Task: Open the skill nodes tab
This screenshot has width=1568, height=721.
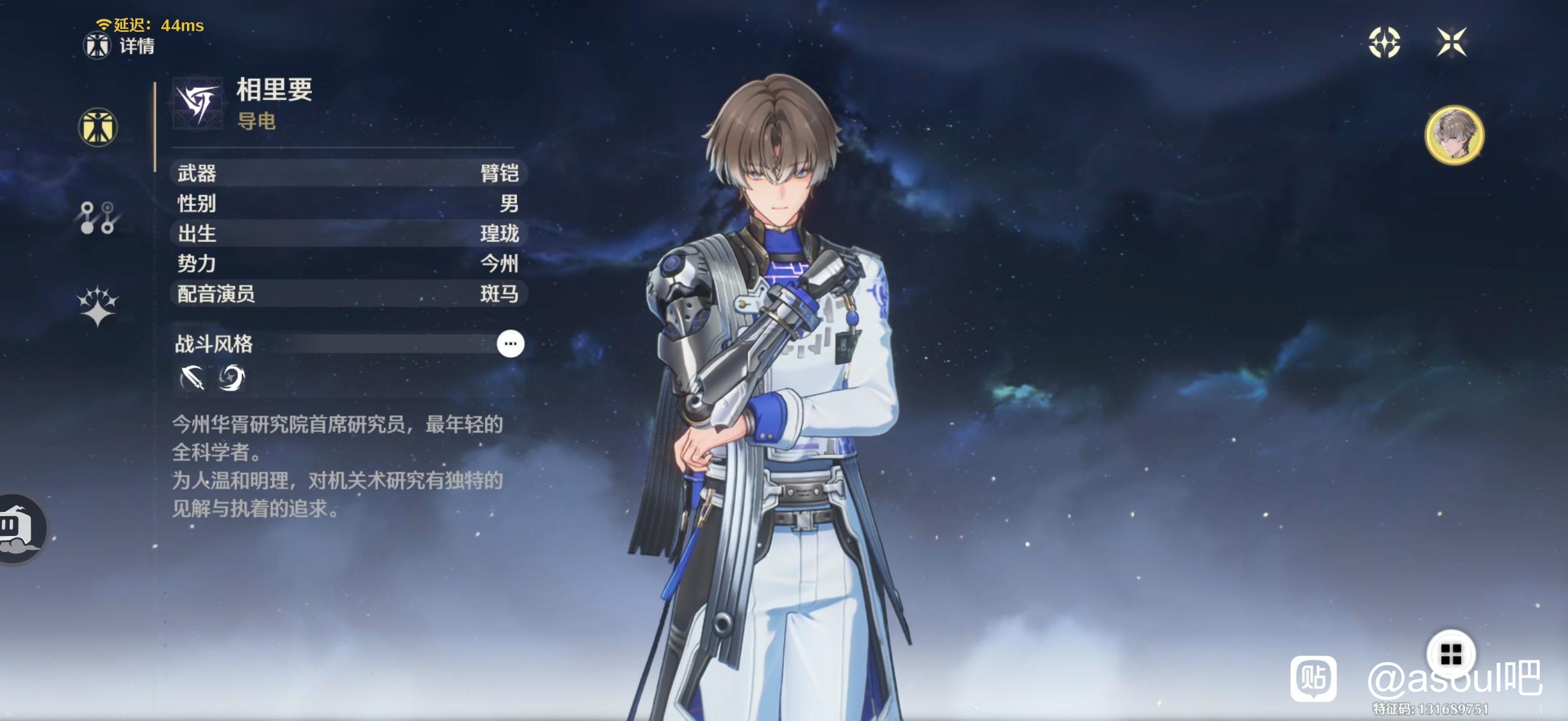Action: (97, 218)
